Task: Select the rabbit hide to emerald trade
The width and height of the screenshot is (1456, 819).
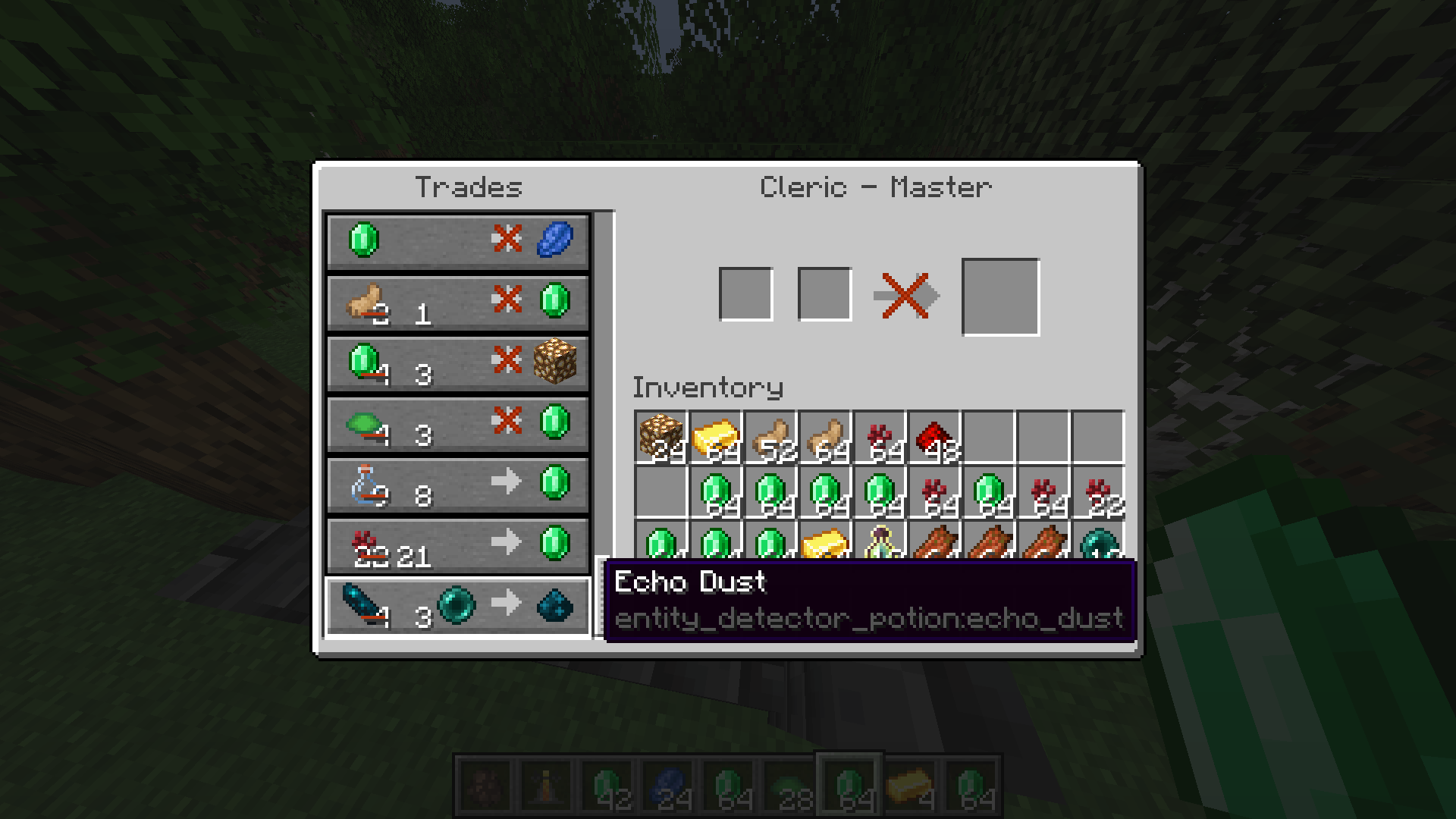Action: [x=455, y=301]
